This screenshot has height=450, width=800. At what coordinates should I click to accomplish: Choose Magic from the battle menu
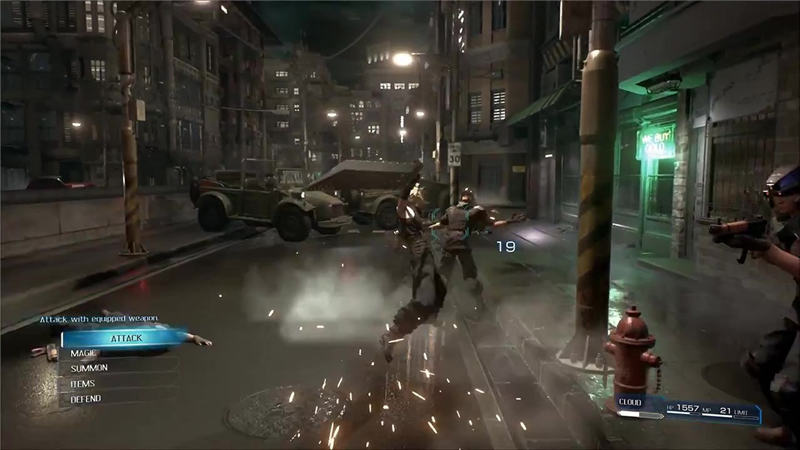(84, 353)
